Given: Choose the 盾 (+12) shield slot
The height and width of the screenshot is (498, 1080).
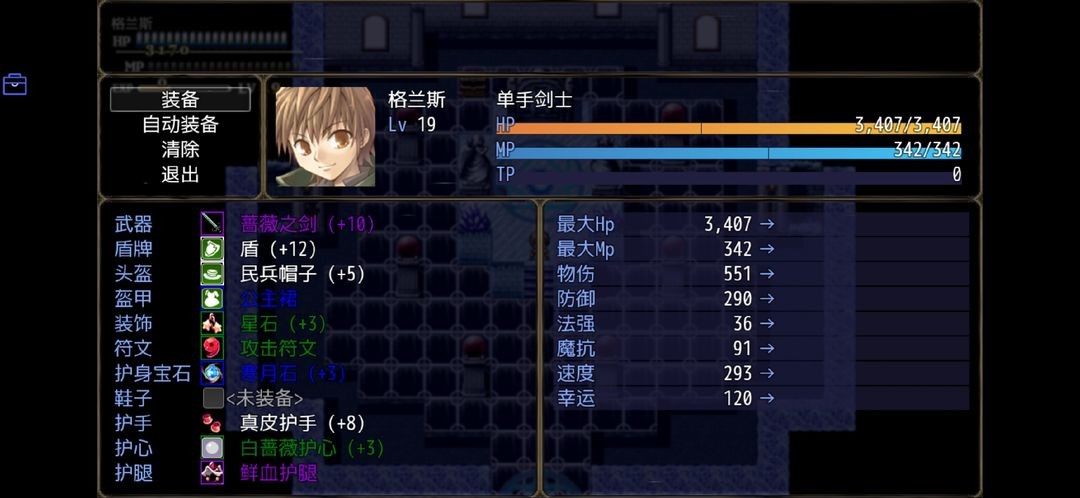Looking at the screenshot, I should click(x=278, y=249).
